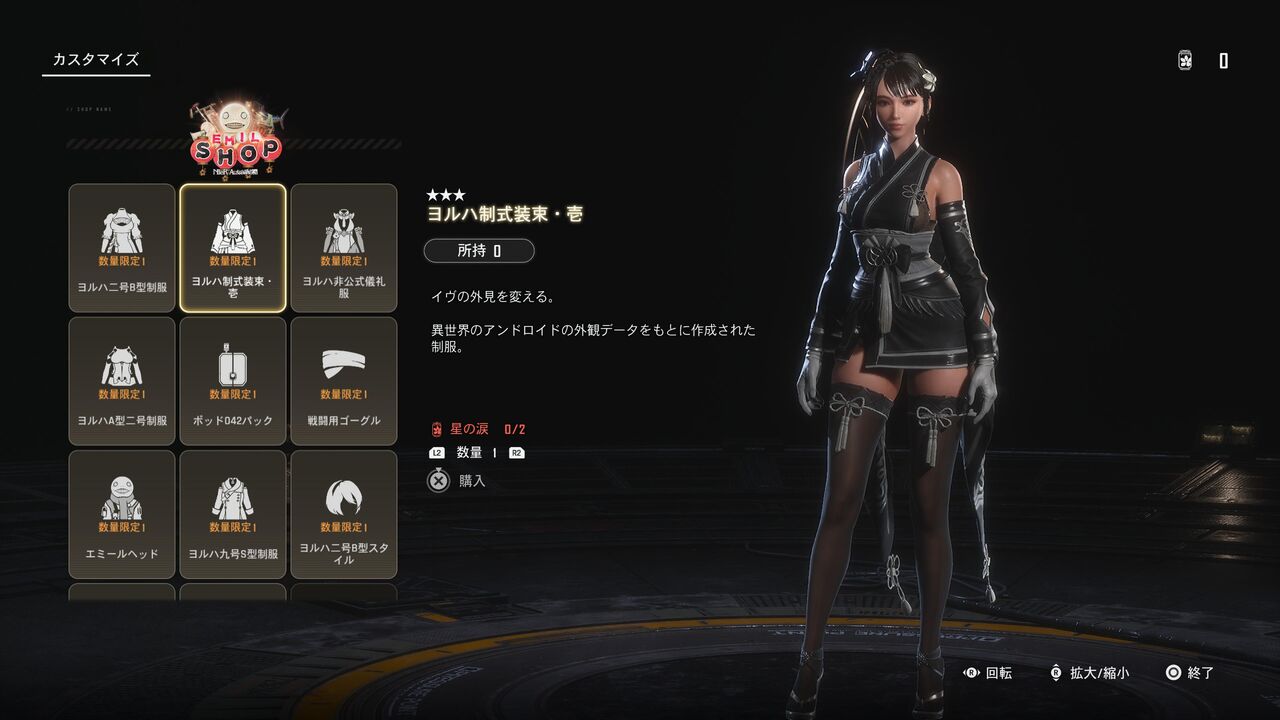
Task: Pick the ヨルハA型二号制服 outfit tile
Action: click(122, 380)
